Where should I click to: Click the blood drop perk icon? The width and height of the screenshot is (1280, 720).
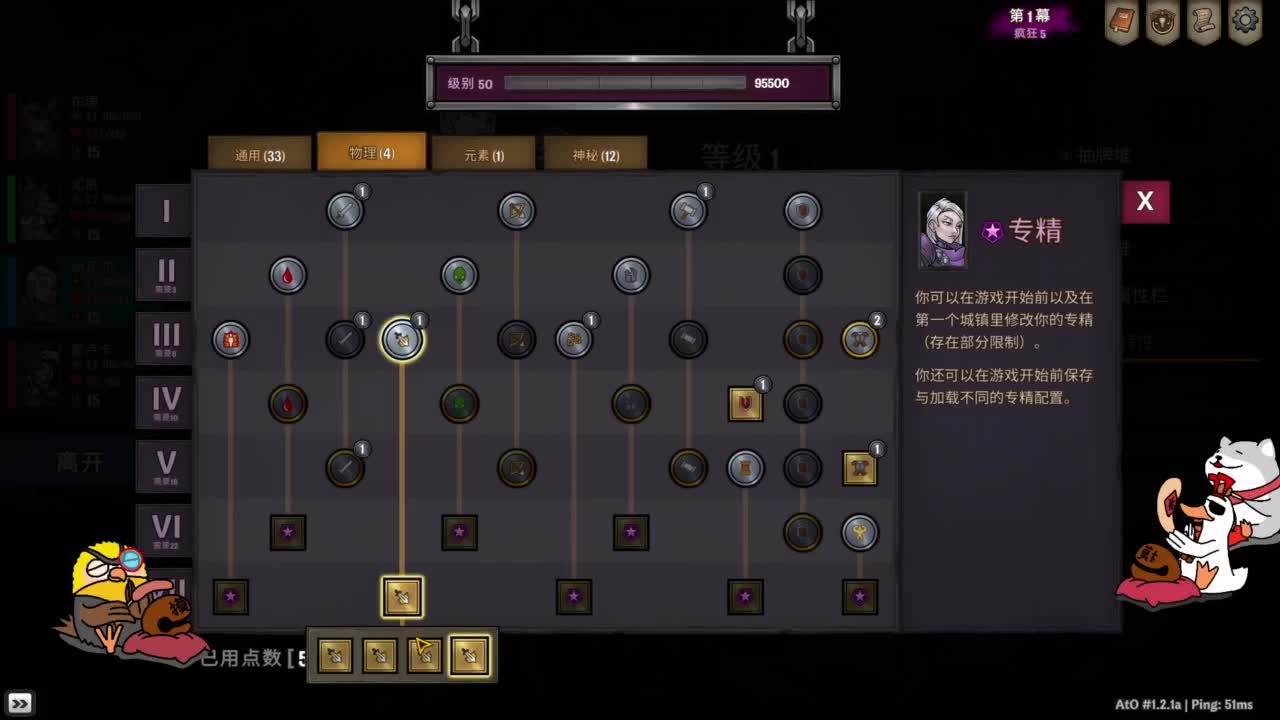point(288,275)
